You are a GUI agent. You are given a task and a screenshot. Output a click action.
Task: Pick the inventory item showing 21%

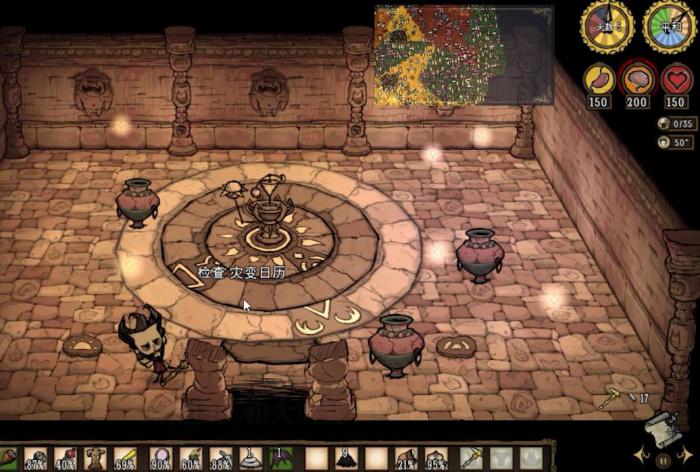(x=406, y=460)
